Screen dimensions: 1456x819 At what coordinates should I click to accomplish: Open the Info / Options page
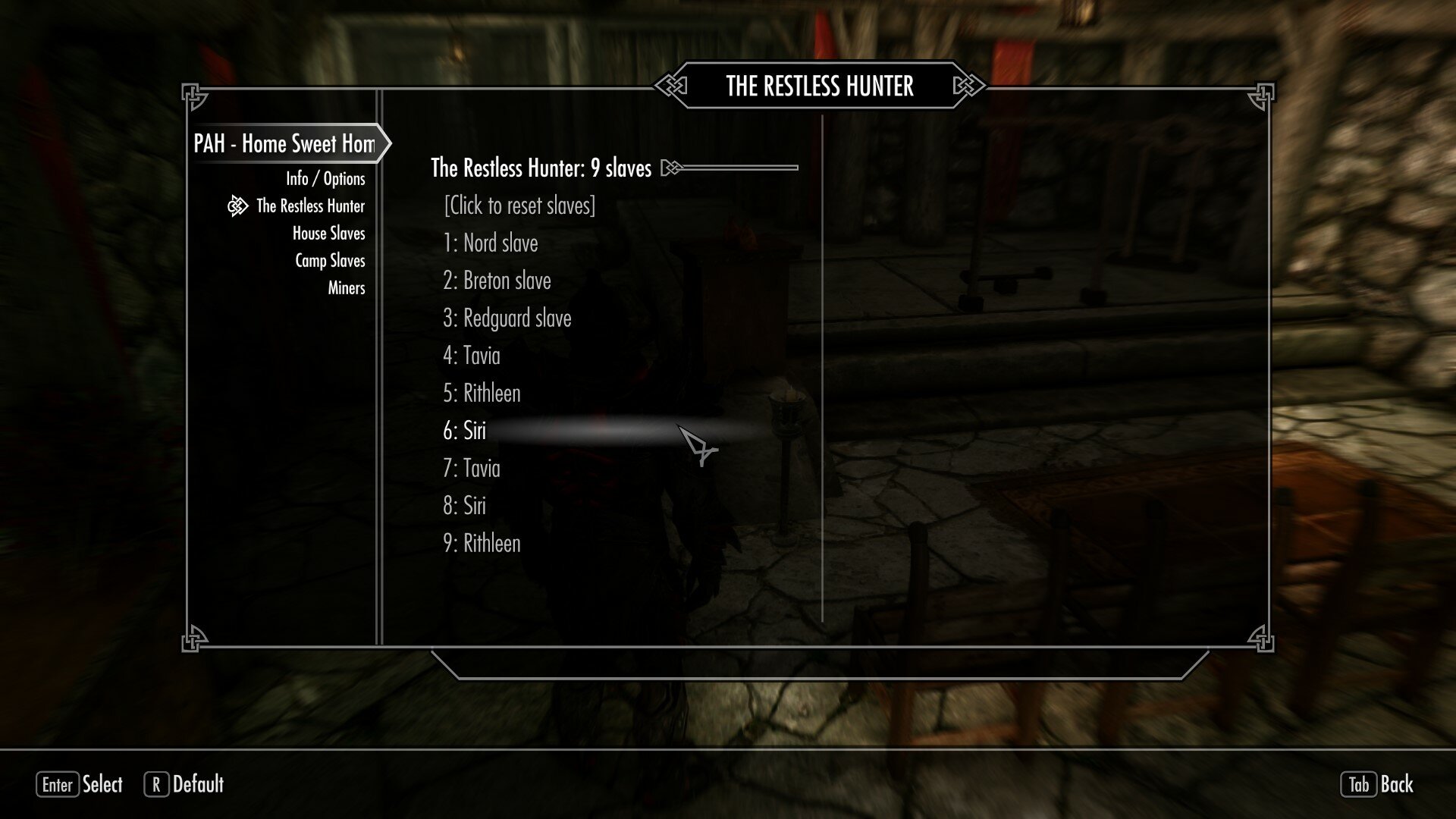325,178
